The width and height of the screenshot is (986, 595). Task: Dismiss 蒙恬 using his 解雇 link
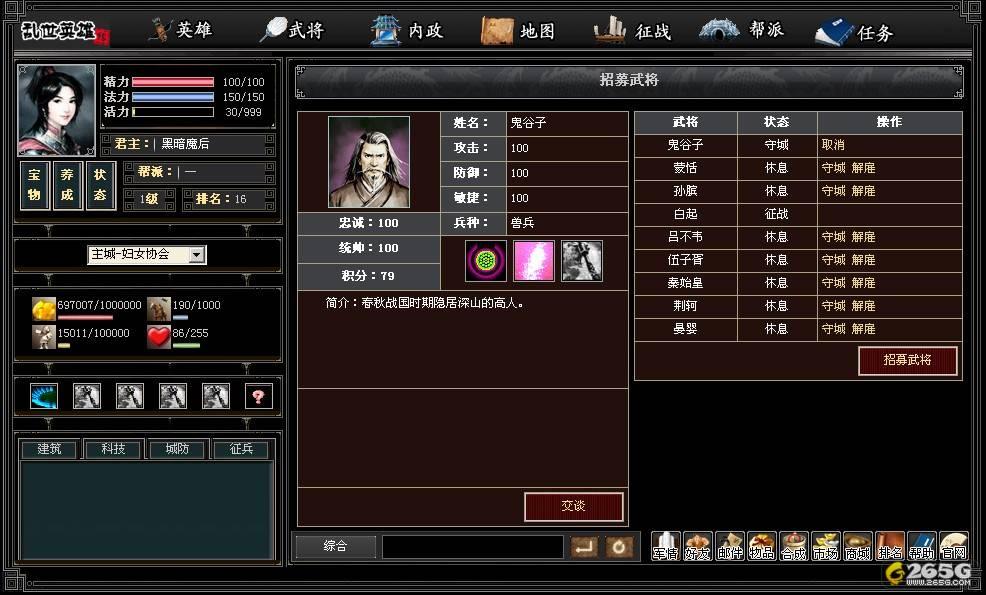click(863, 168)
